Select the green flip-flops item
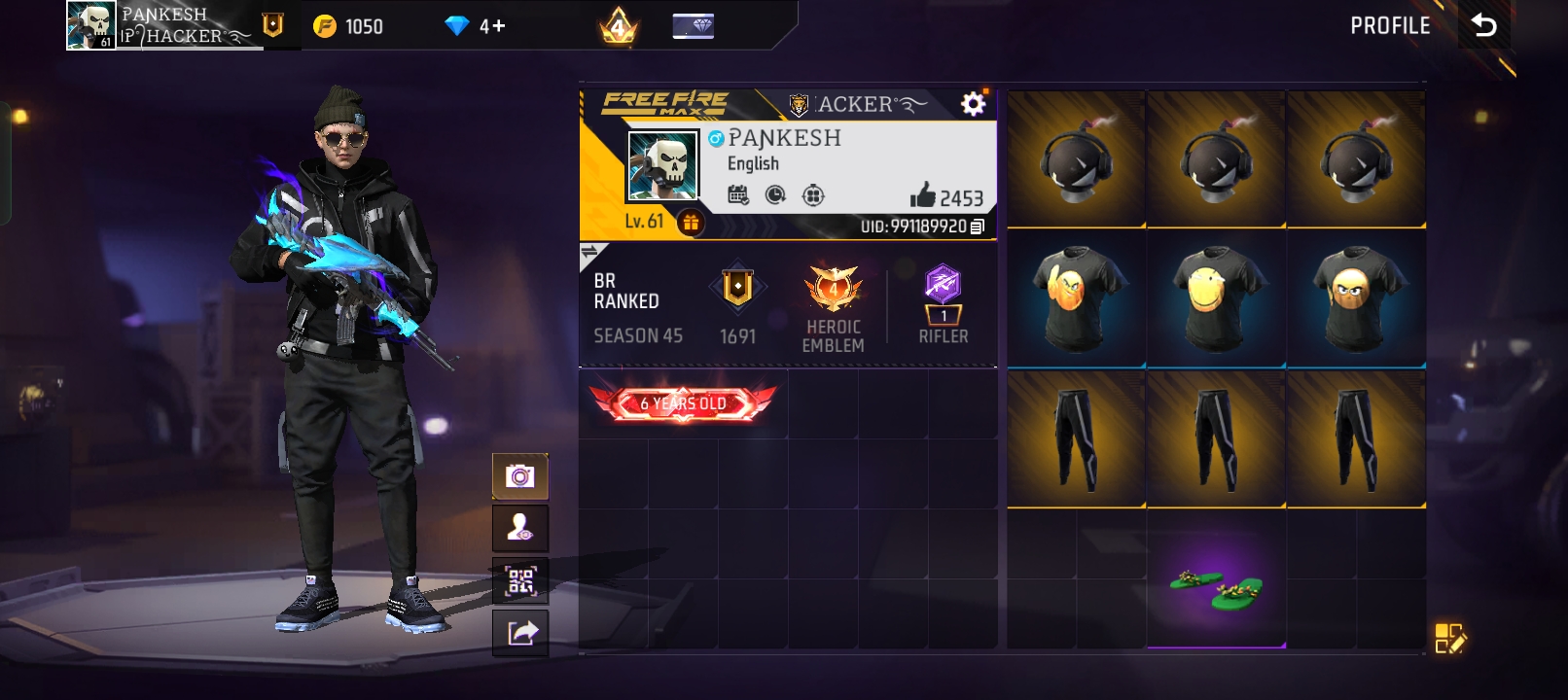 1214,588
